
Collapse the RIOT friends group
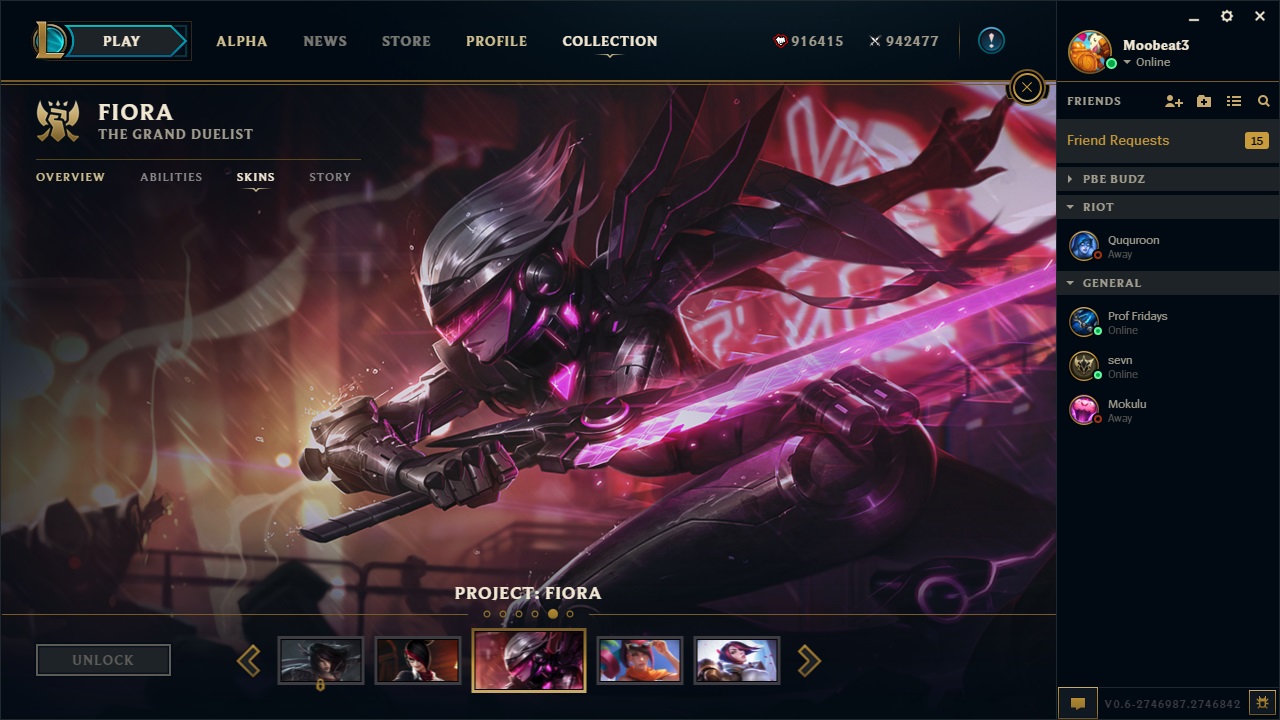click(1069, 207)
